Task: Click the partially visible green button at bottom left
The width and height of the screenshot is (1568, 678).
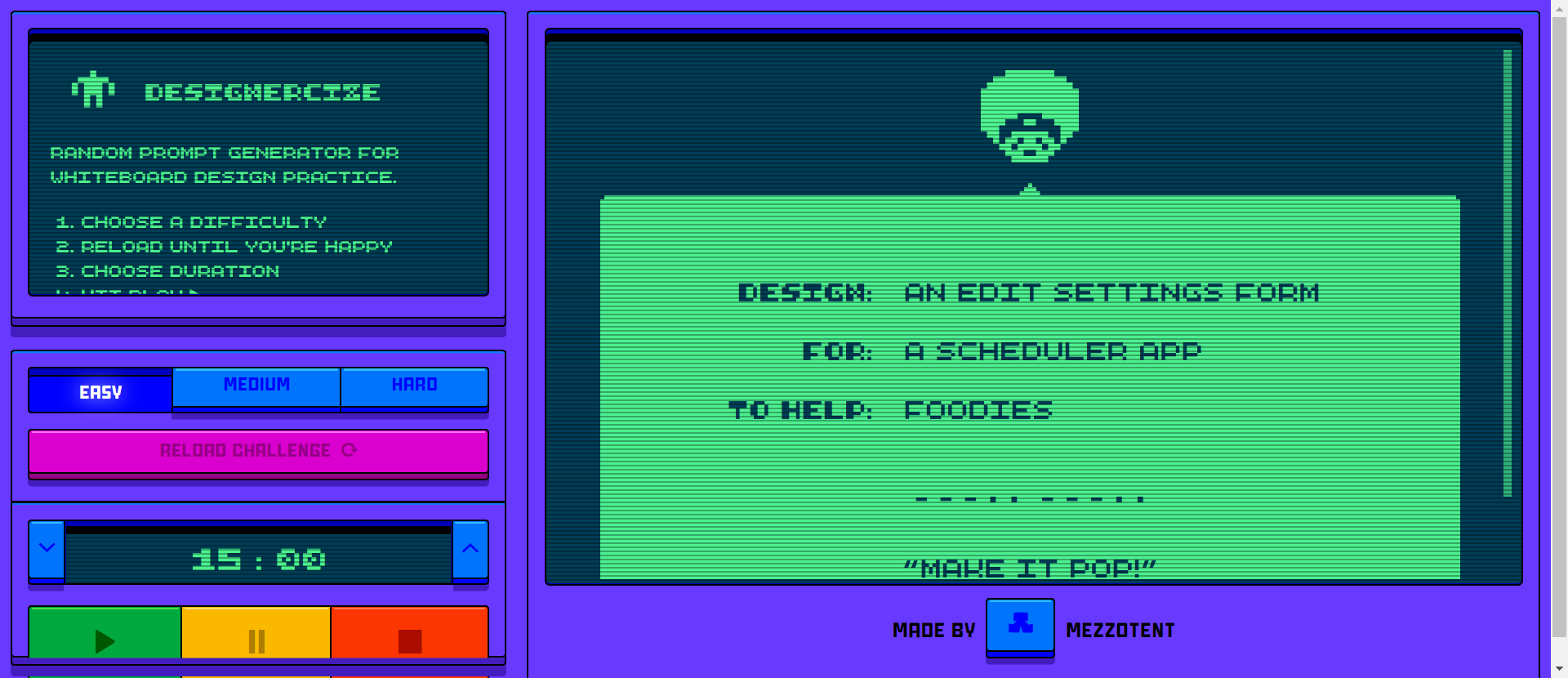Action: click(x=103, y=676)
